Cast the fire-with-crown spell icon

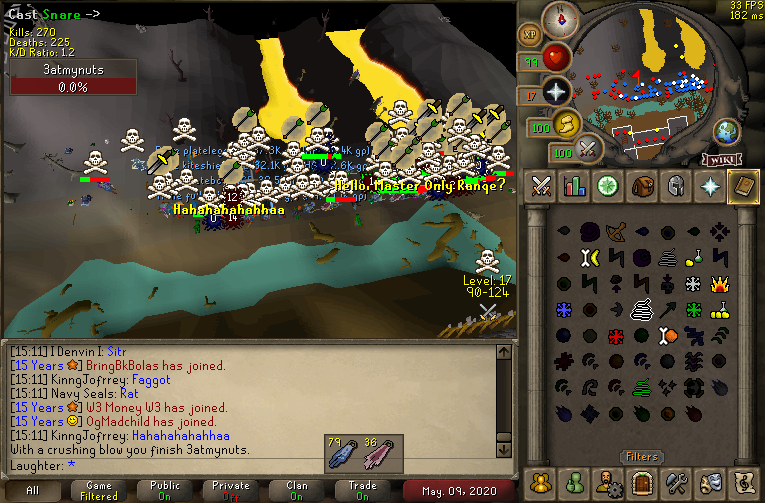pos(718,284)
